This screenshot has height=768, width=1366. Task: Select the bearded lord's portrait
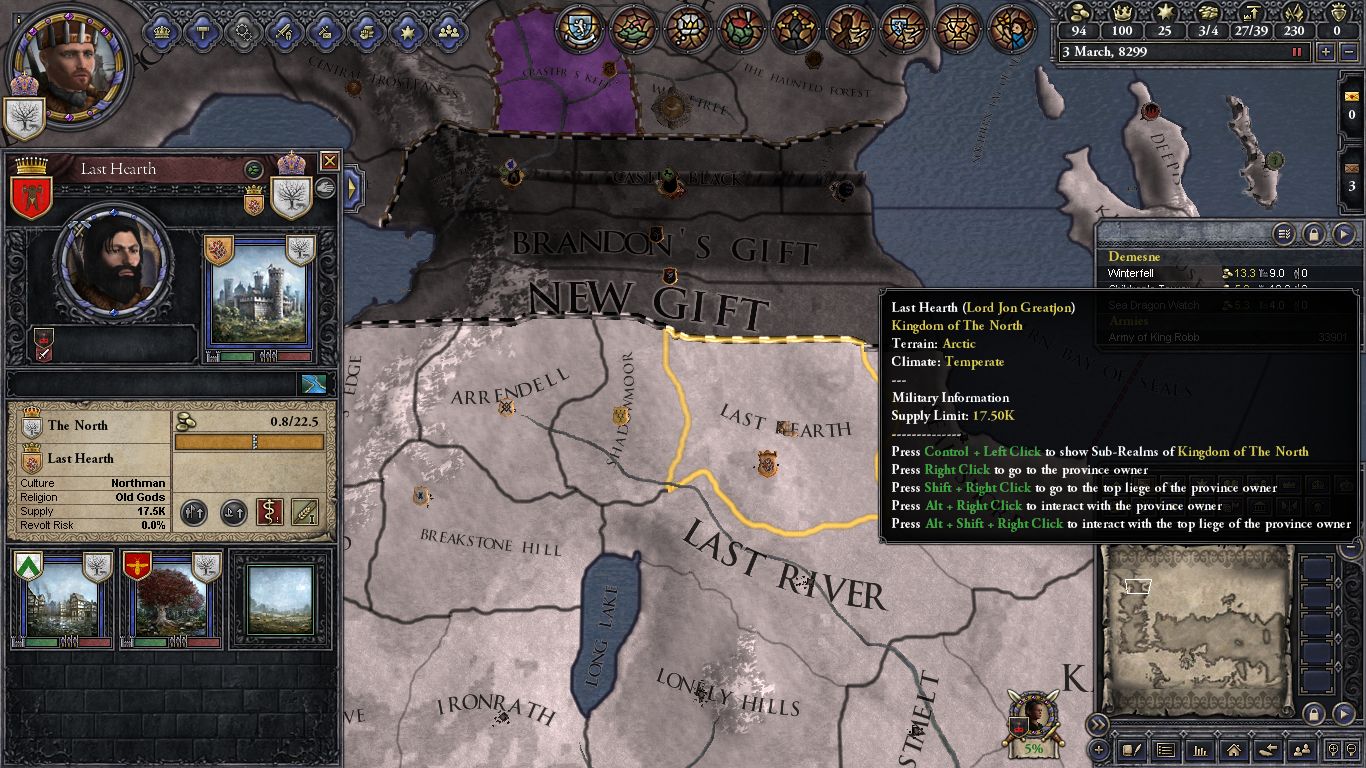pos(112,260)
